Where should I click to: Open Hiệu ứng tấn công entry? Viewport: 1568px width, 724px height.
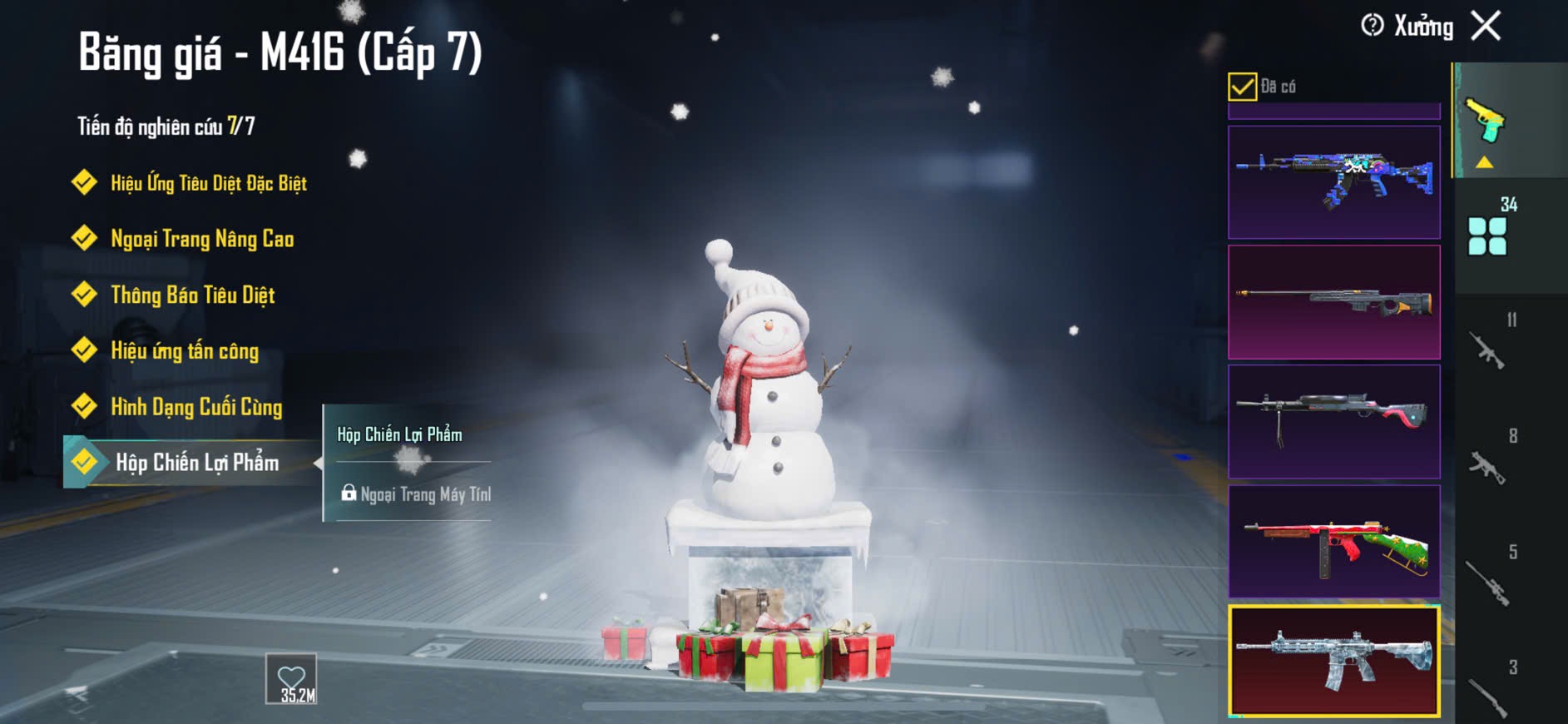pyautogui.click(x=184, y=351)
